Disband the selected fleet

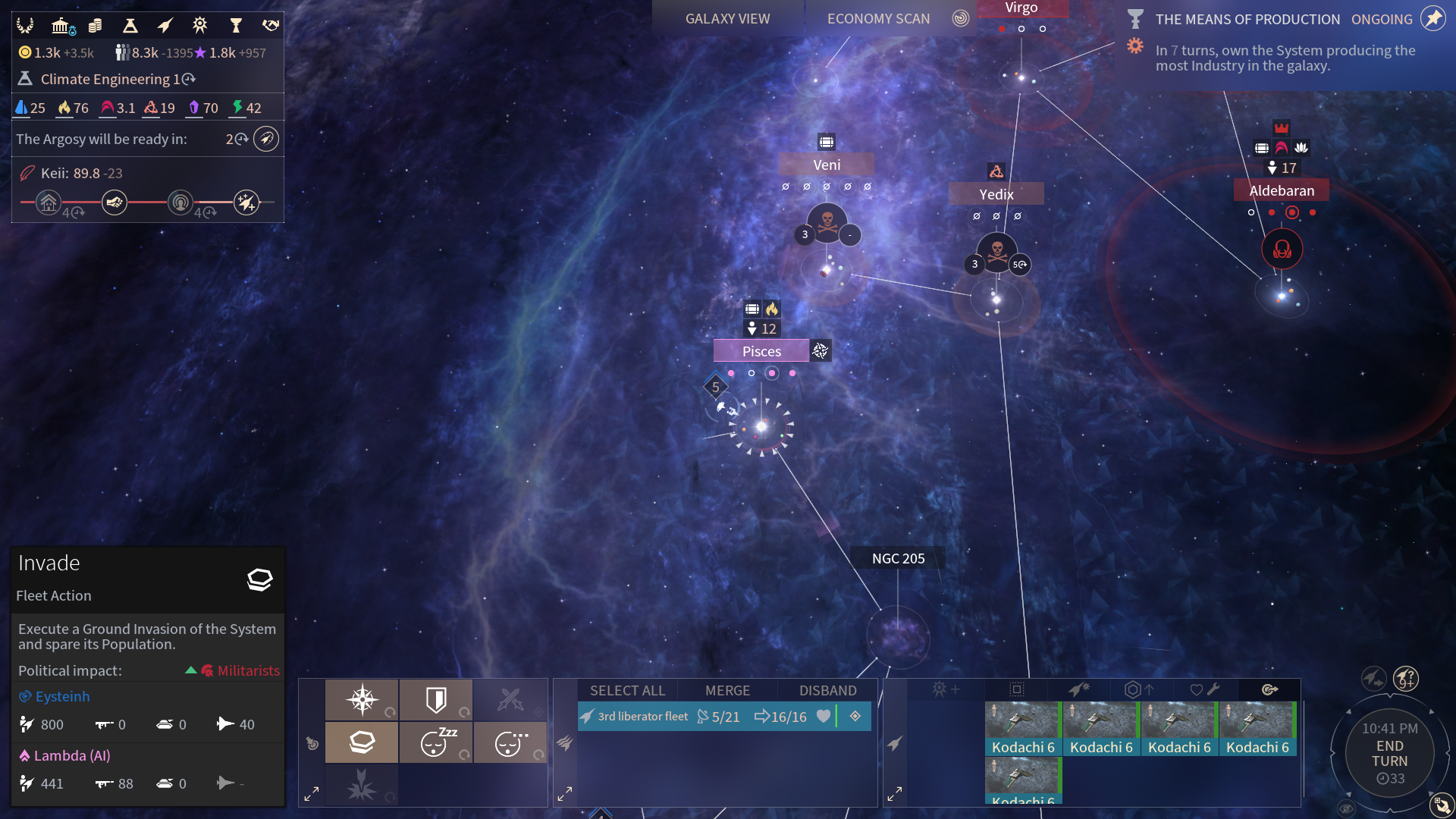[827, 690]
